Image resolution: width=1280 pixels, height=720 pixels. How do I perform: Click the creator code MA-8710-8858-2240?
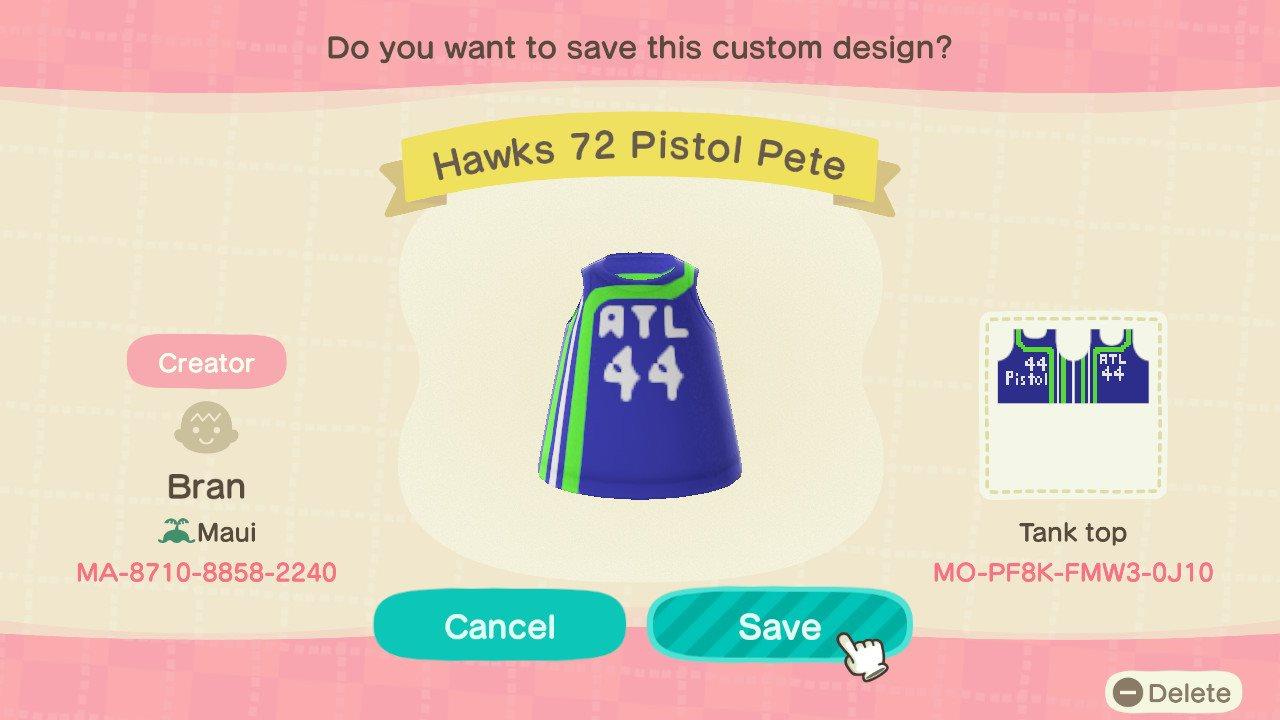pos(207,574)
